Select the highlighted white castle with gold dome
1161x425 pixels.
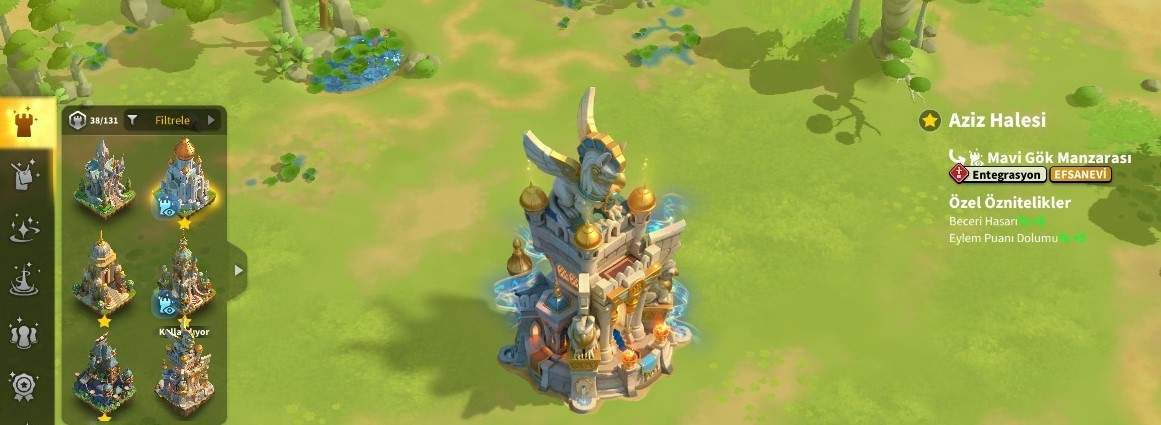pos(184,180)
